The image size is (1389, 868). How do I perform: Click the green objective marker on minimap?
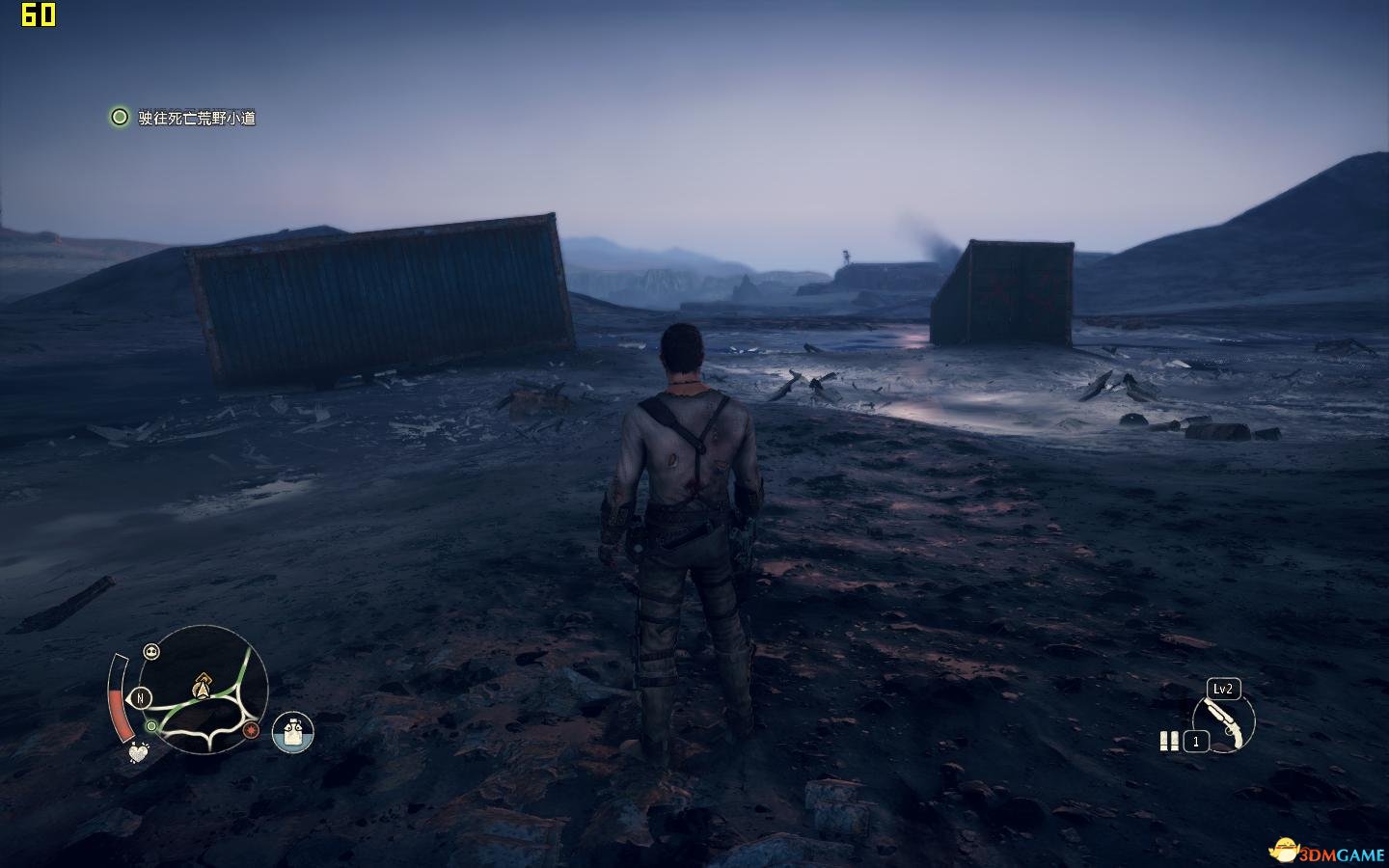pyautogui.click(x=150, y=725)
